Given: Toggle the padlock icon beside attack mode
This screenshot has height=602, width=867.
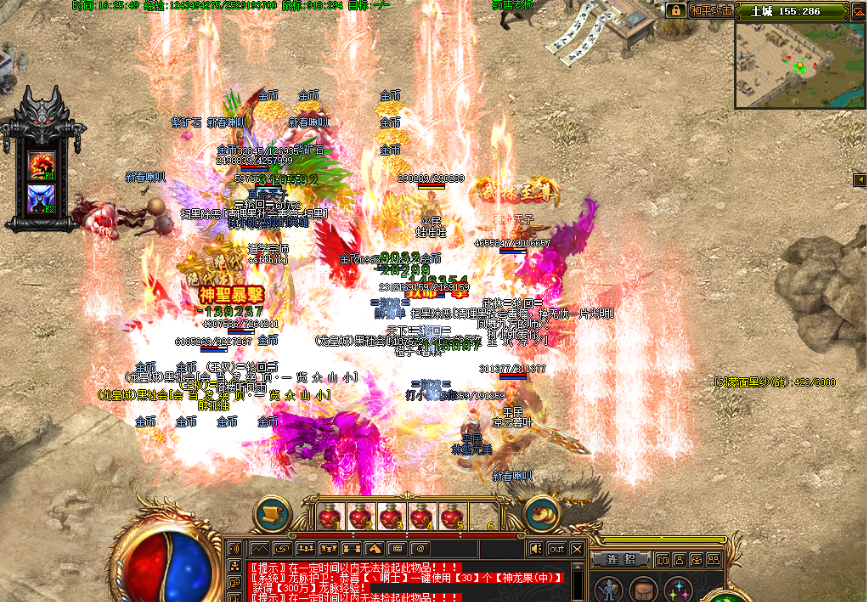Looking at the screenshot, I should pos(675,10).
